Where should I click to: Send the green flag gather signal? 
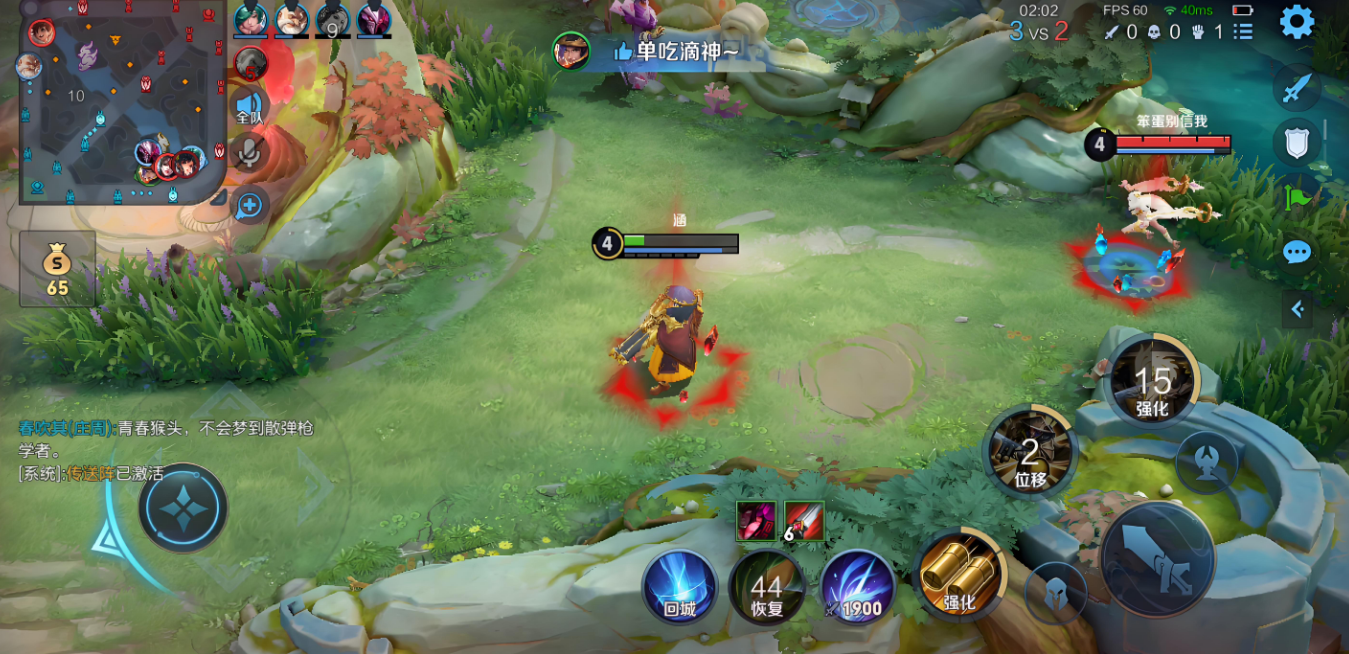[x=1298, y=197]
